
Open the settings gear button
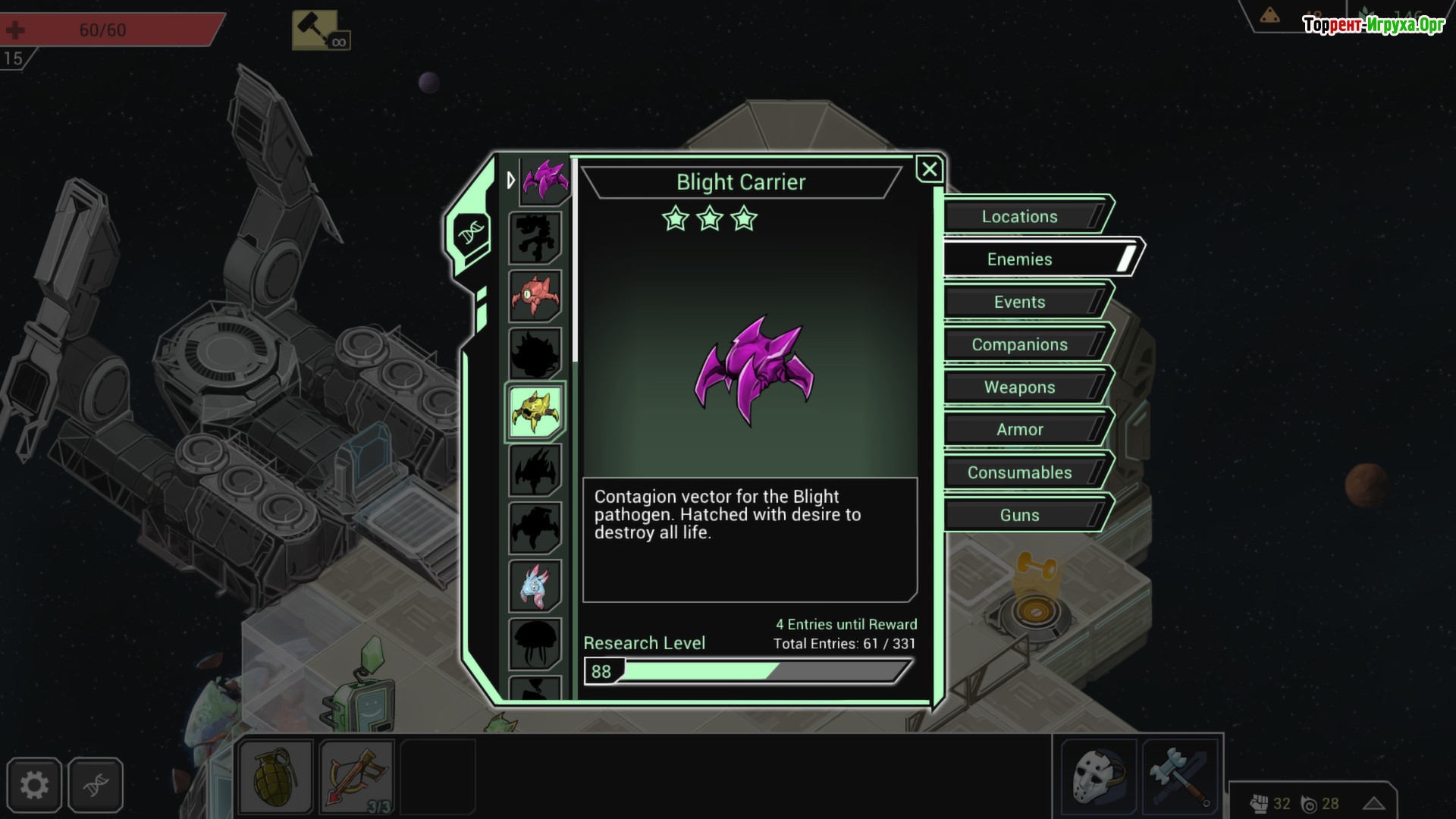(x=34, y=785)
